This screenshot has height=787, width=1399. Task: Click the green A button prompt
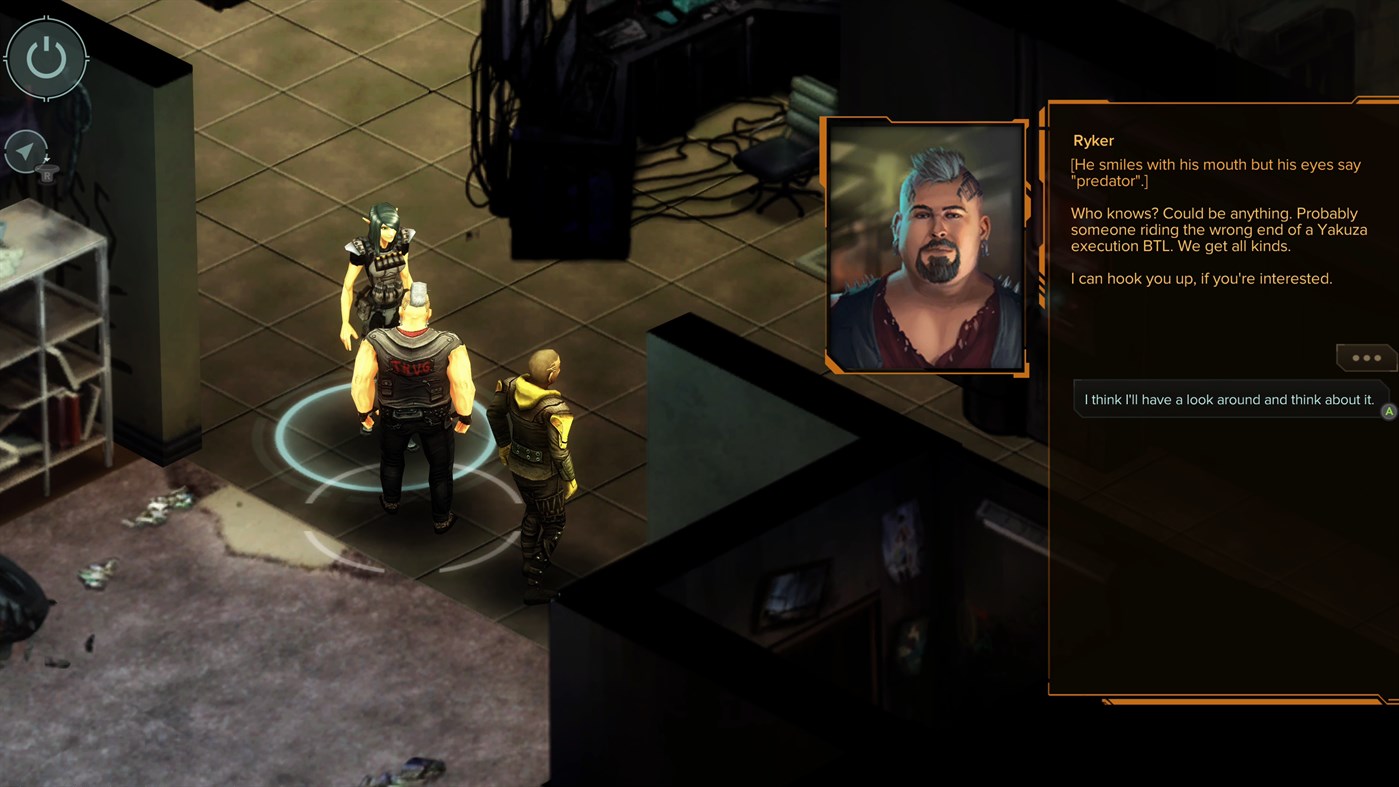click(x=1388, y=410)
